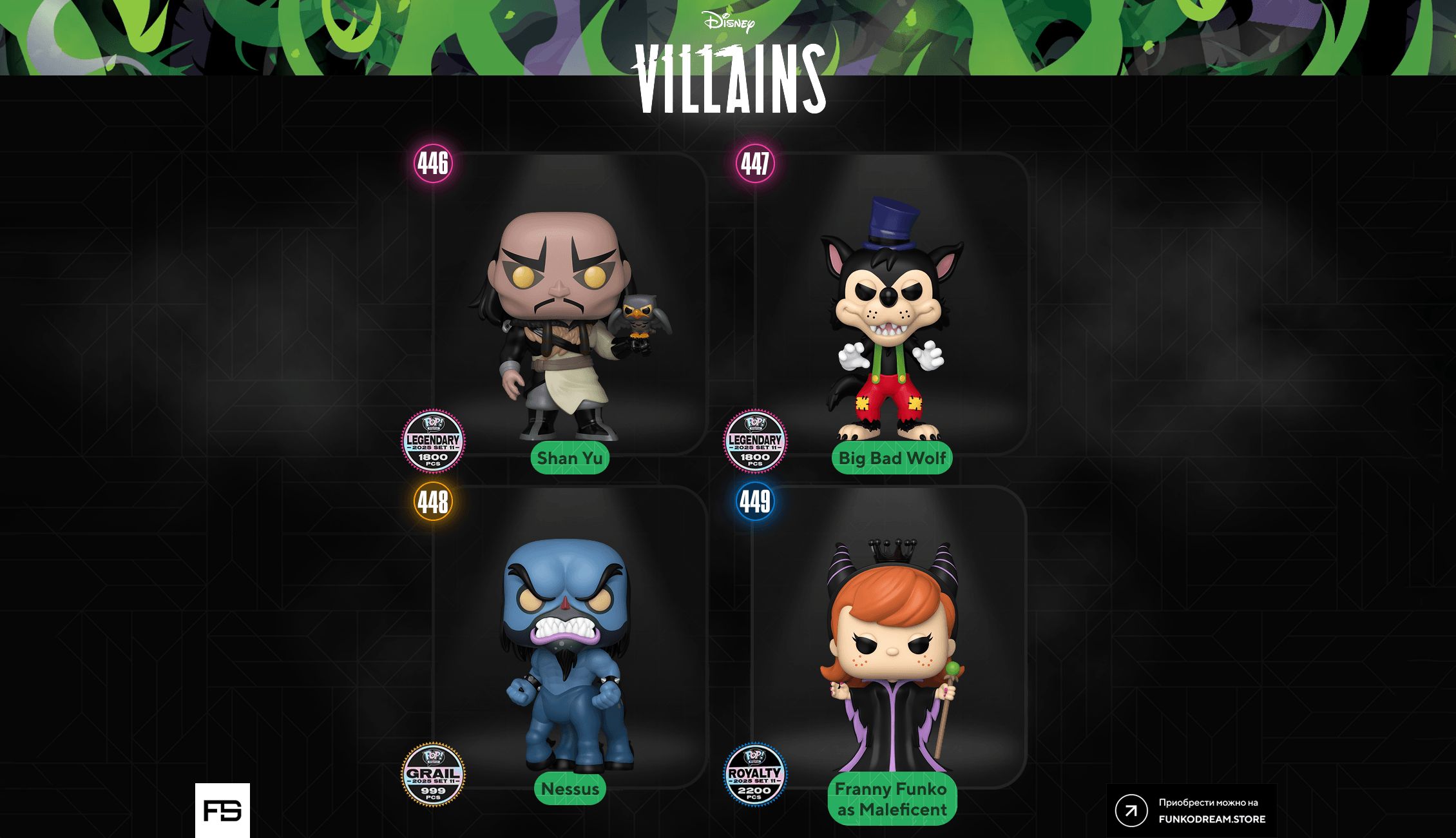This screenshot has height=838, width=1456.
Task: Select the blue 449 number badge
Action: click(755, 502)
